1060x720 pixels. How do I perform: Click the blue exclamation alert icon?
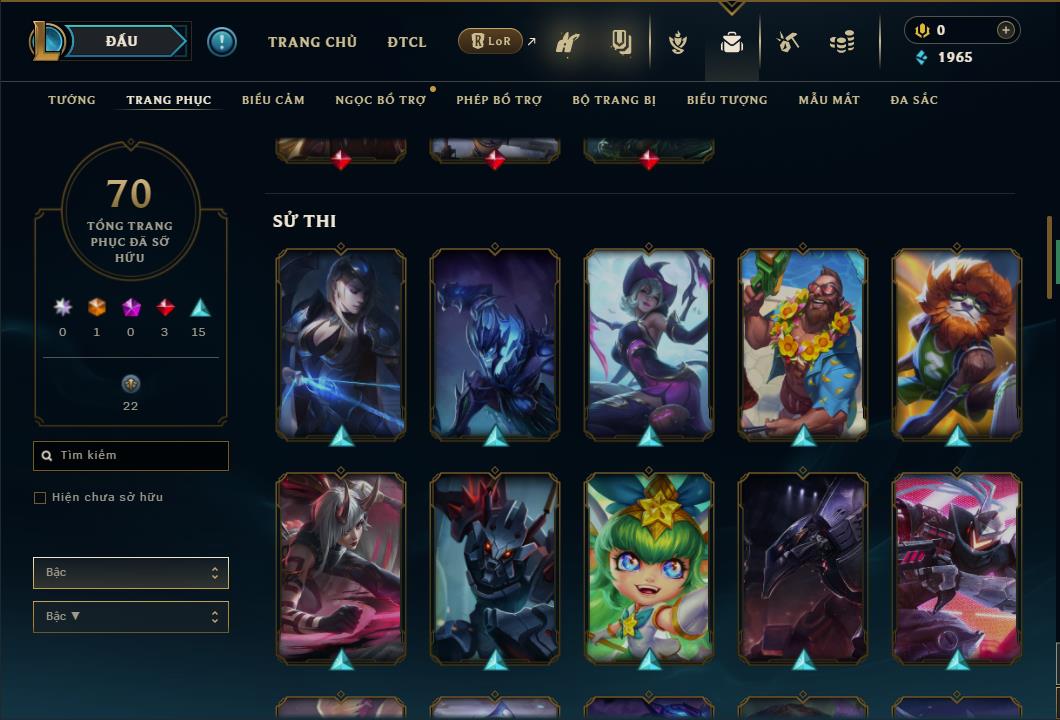(222, 42)
